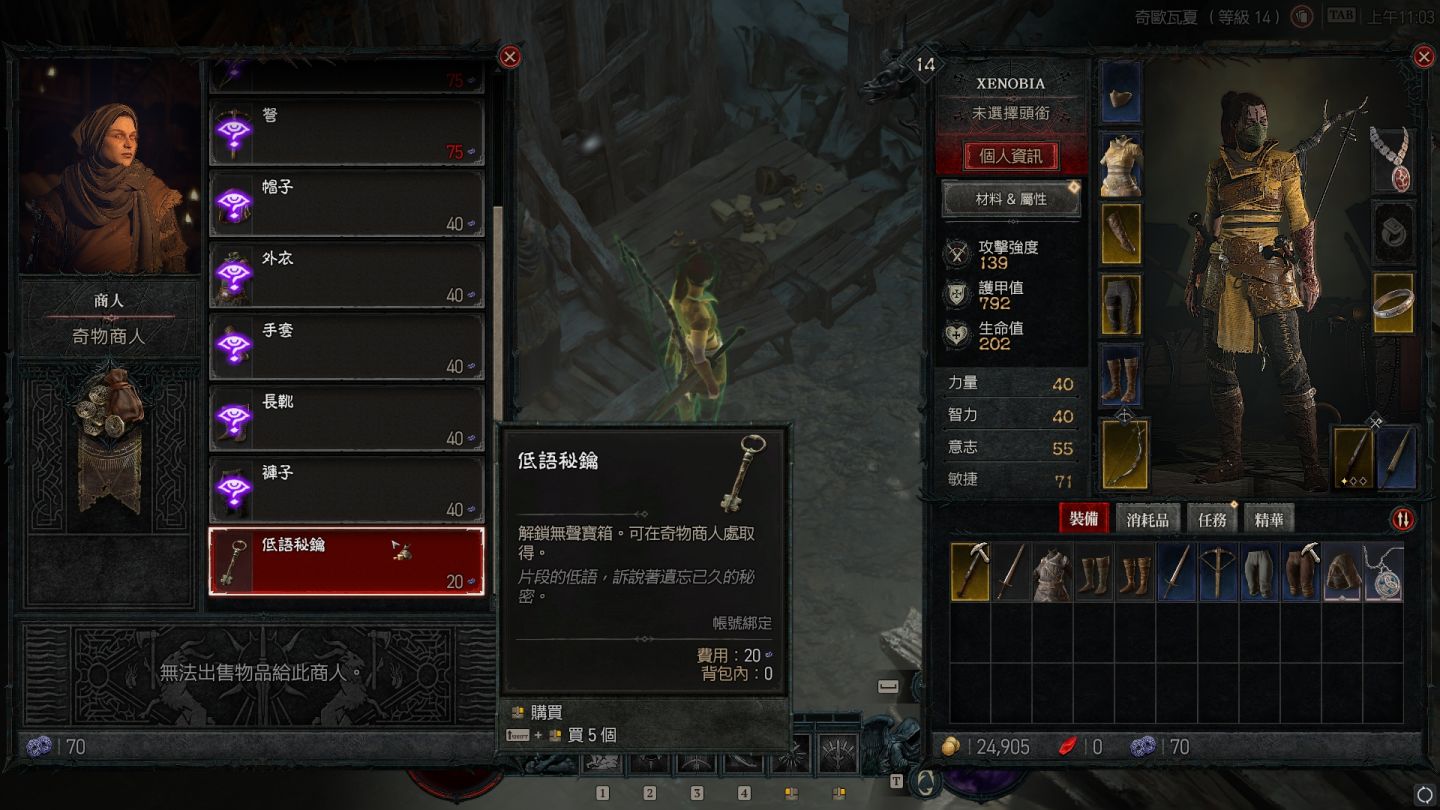Choose the 外衣 gamble item
This screenshot has width=1440, height=810.
pyautogui.click(x=346, y=275)
